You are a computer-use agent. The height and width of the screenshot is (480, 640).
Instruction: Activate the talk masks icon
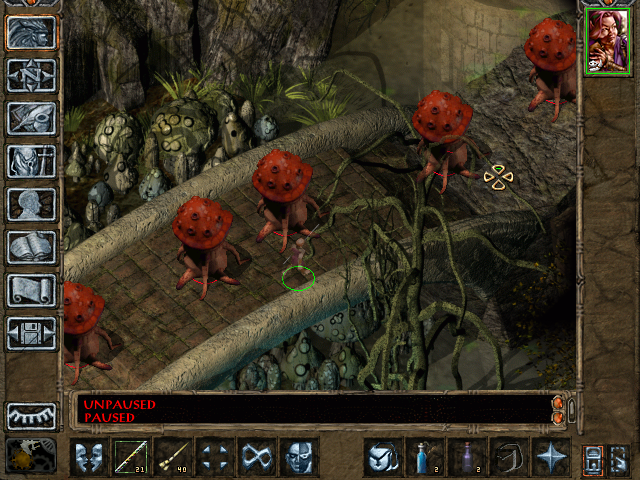click(89, 457)
